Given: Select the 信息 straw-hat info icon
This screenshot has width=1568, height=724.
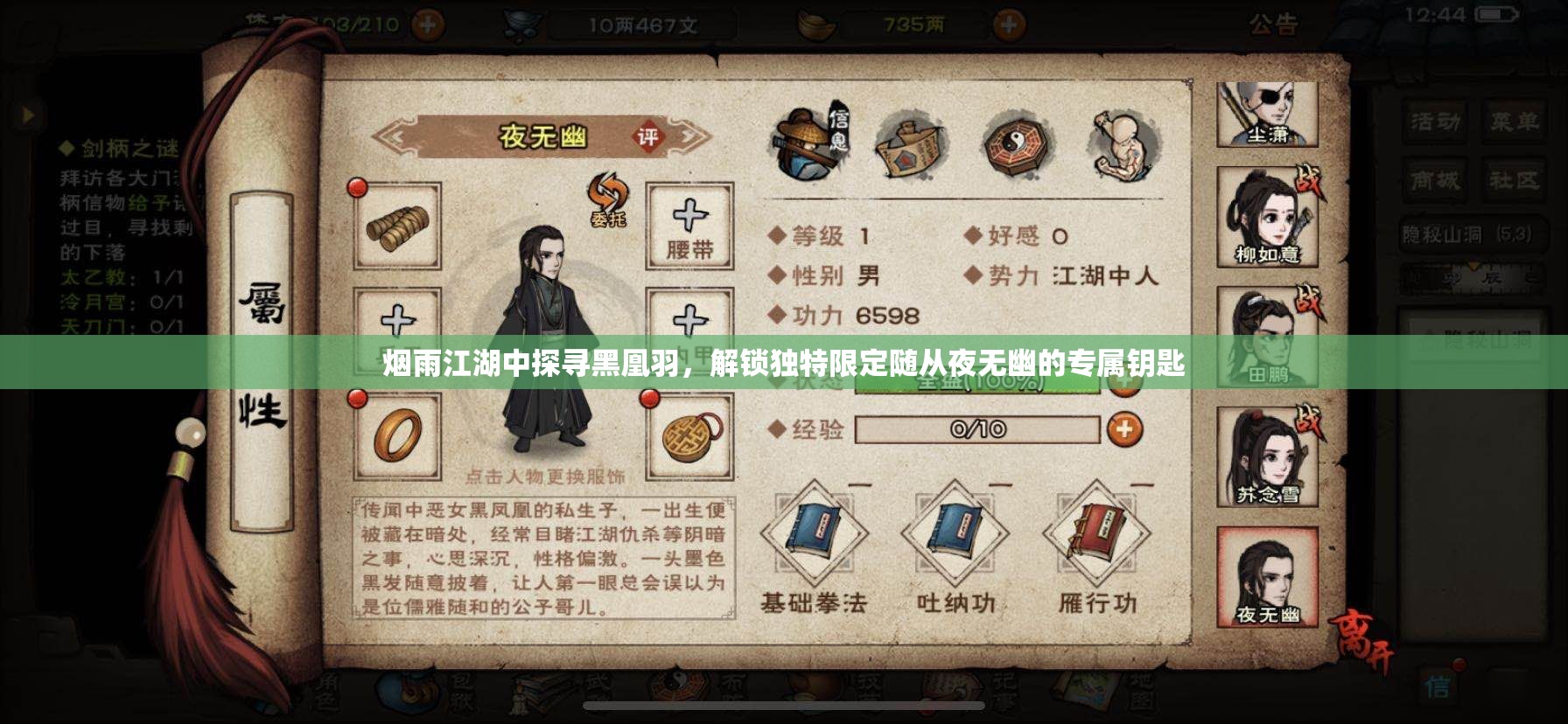Looking at the screenshot, I should click(x=814, y=140).
